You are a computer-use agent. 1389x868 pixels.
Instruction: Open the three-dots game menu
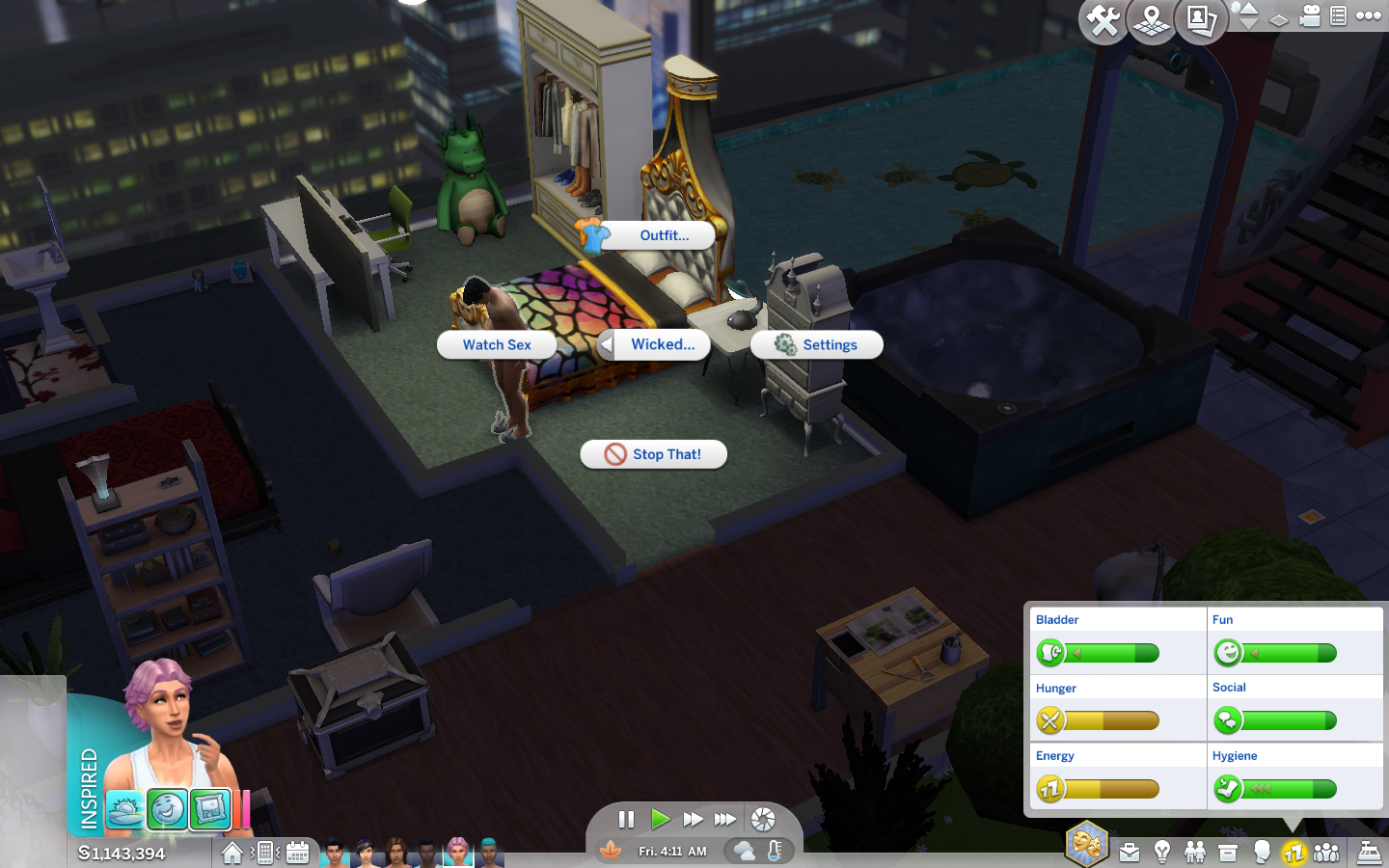click(1369, 15)
